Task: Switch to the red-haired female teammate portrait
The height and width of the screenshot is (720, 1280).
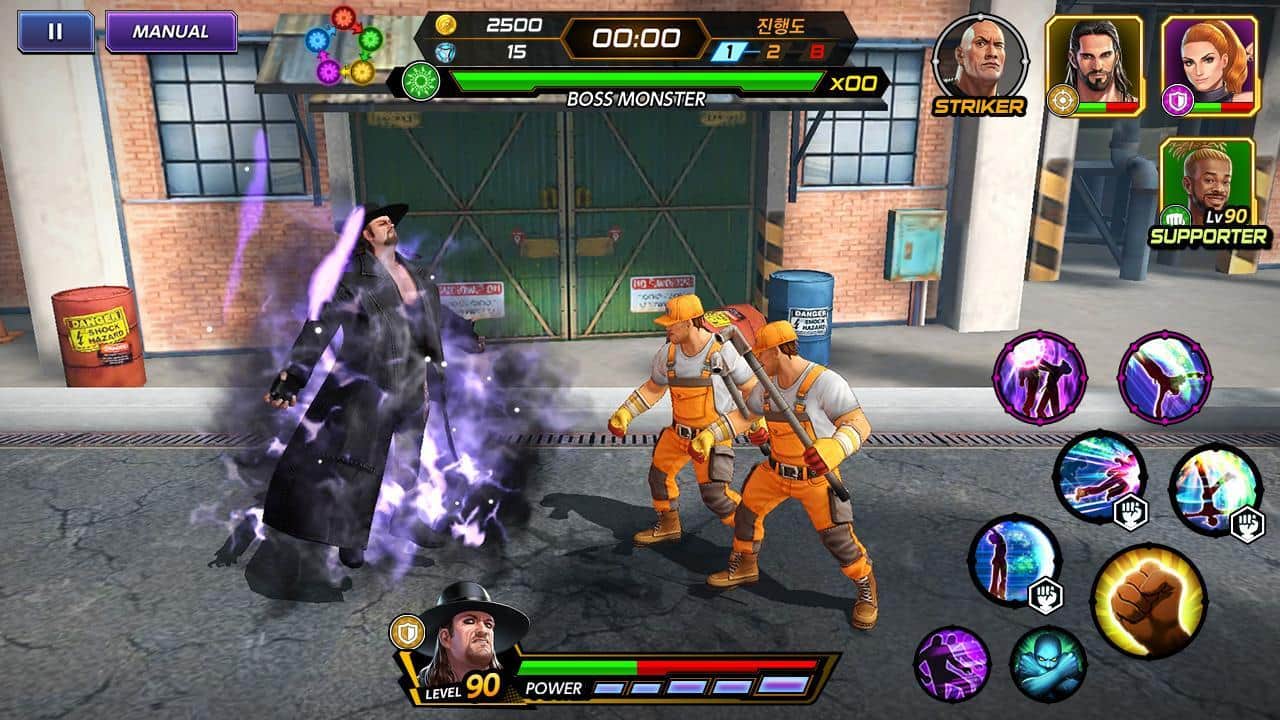Action: click(x=1208, y=64)
